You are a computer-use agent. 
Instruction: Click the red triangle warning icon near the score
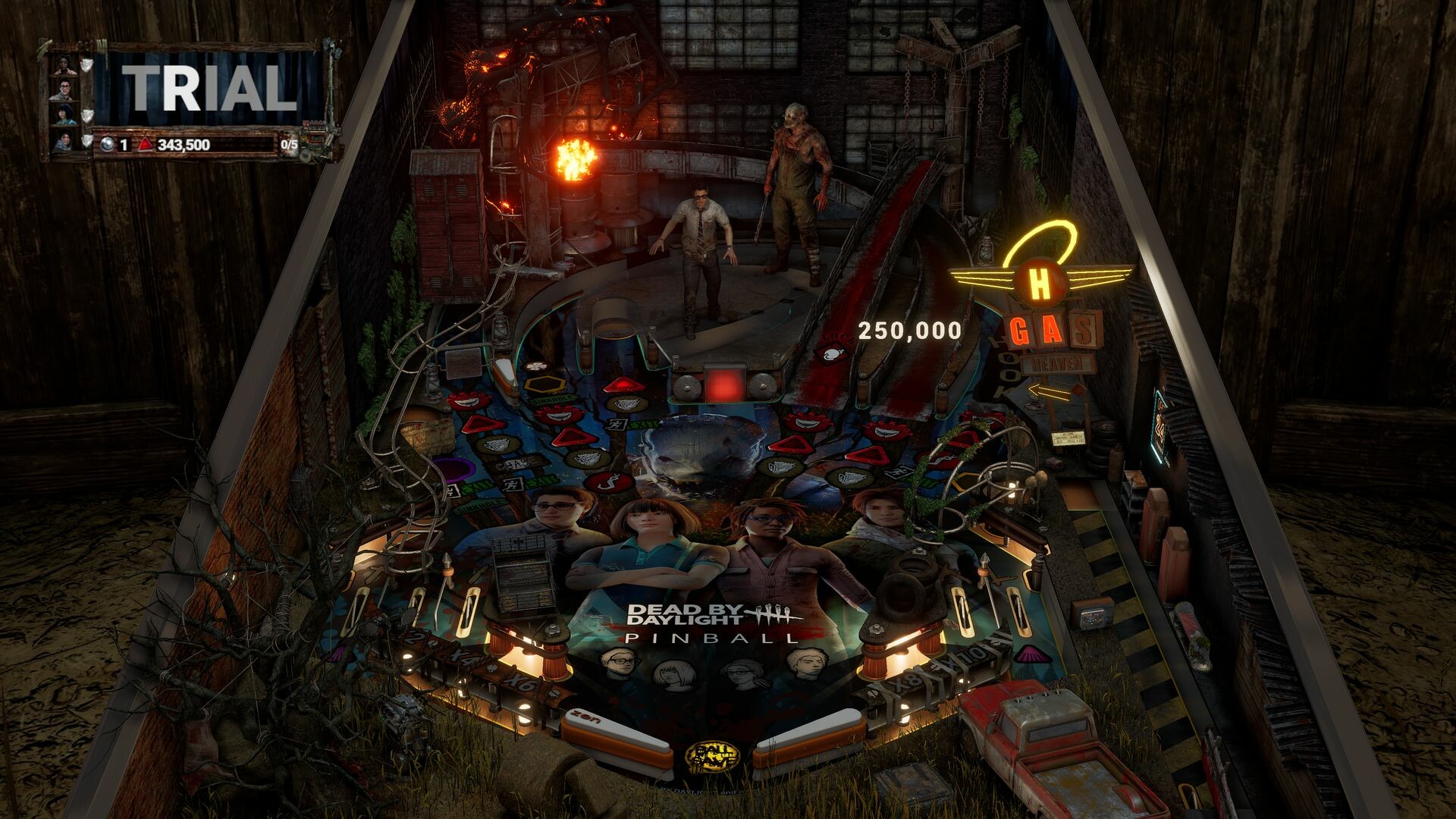(146, 144)
